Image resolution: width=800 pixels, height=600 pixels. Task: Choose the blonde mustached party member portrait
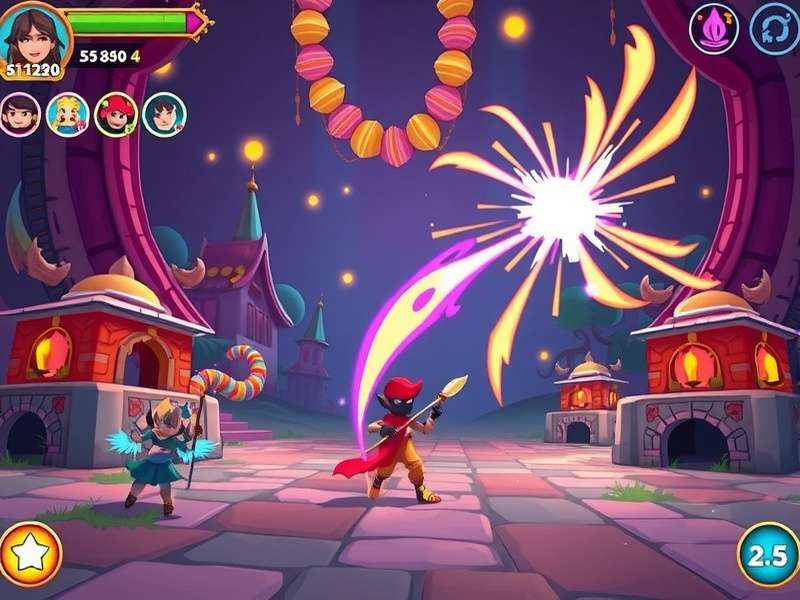coord(68,114)
